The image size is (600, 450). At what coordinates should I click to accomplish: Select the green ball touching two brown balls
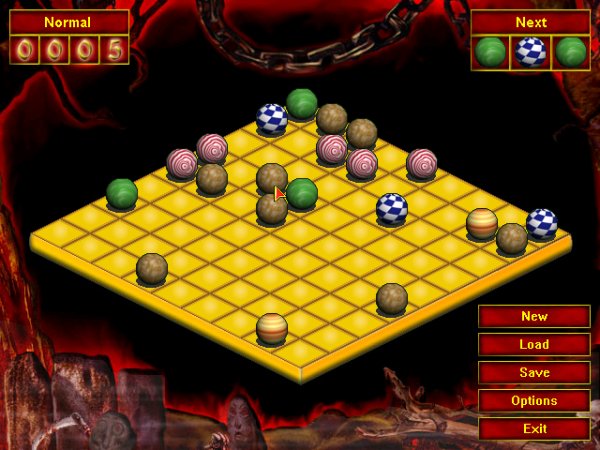click(x=301, y=193)
